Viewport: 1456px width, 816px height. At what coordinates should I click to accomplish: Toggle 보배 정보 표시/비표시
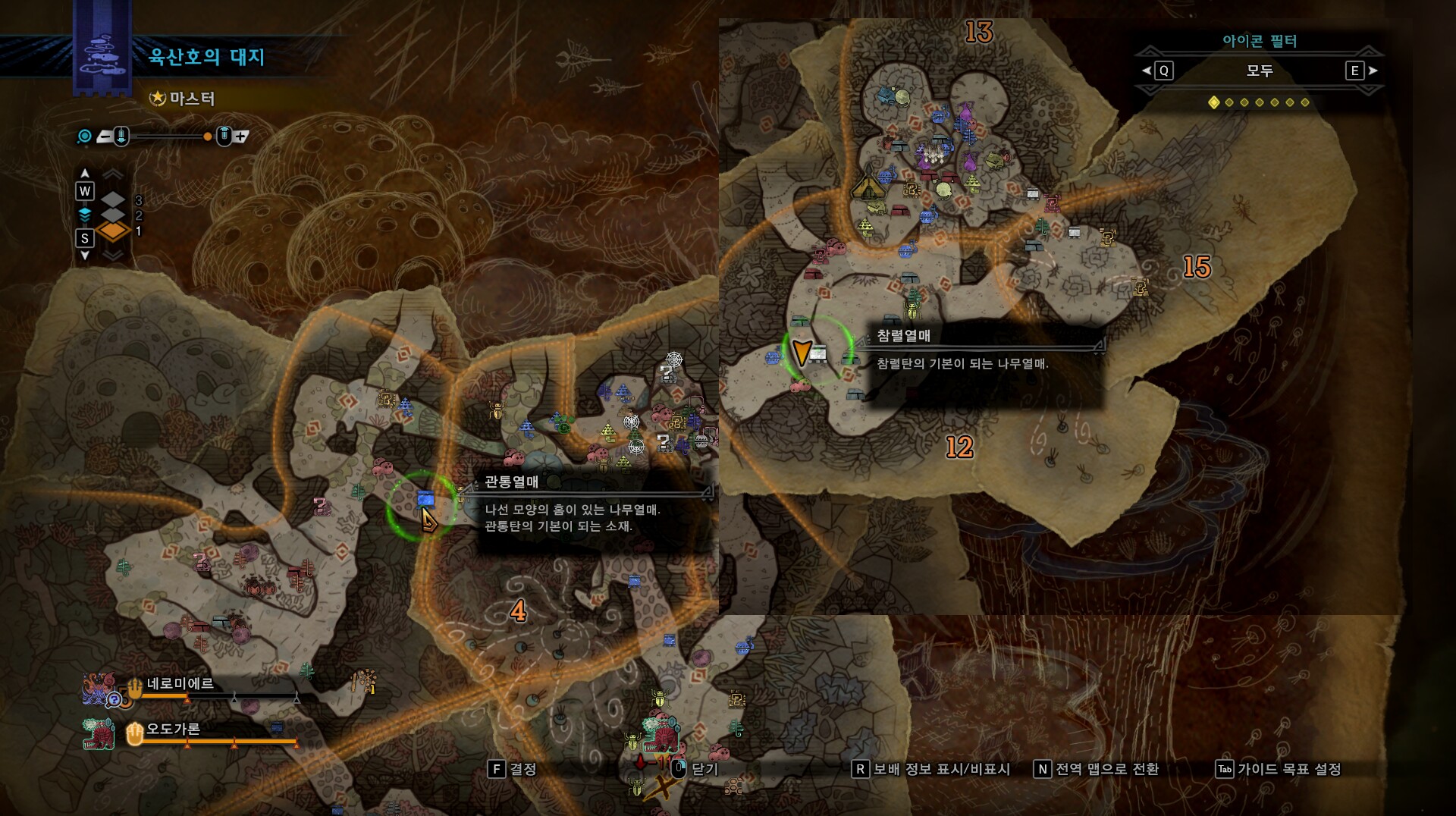pyautogui.click(x=932, y=769)
